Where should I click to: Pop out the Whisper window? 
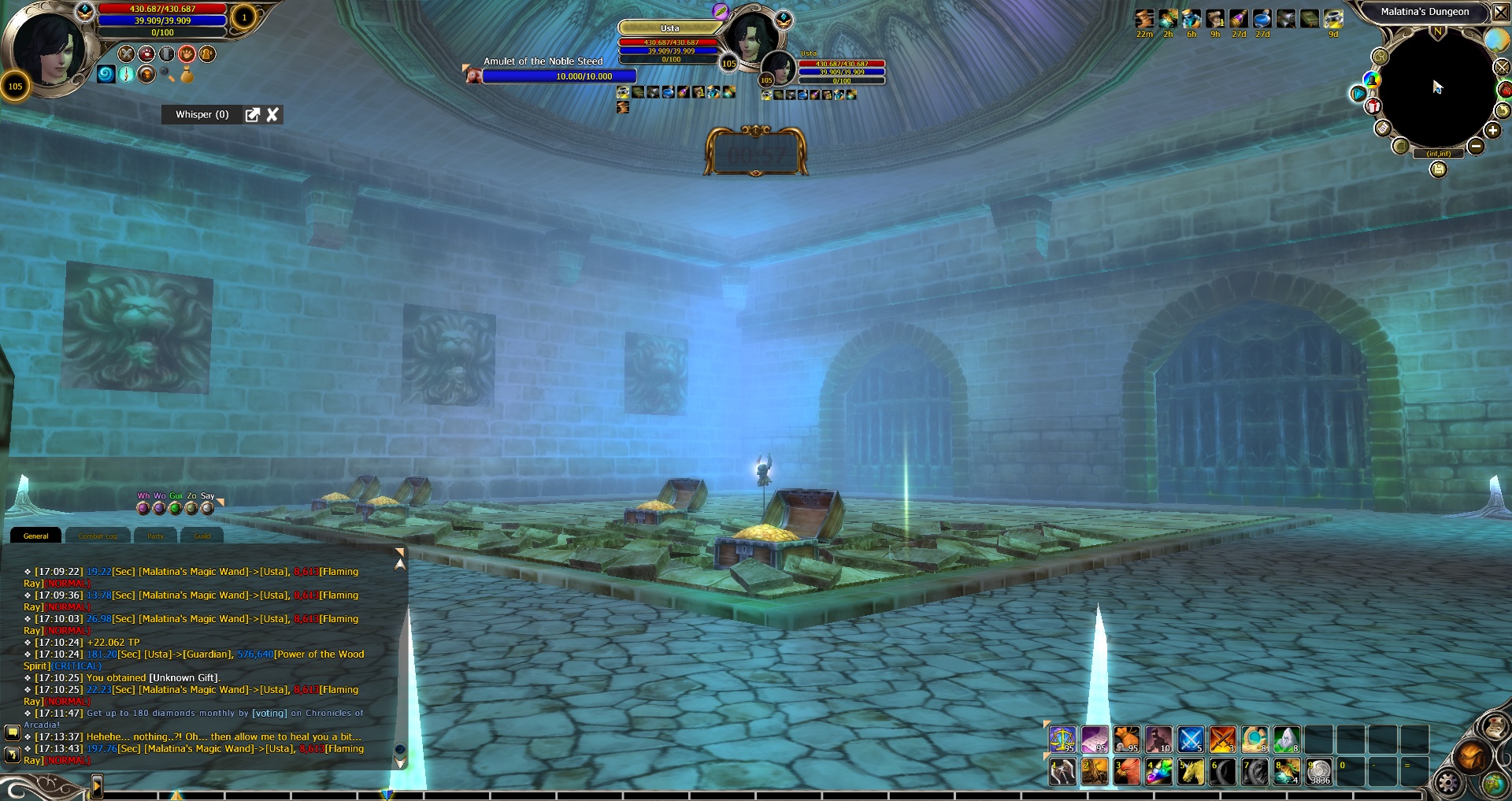(252, 115)
